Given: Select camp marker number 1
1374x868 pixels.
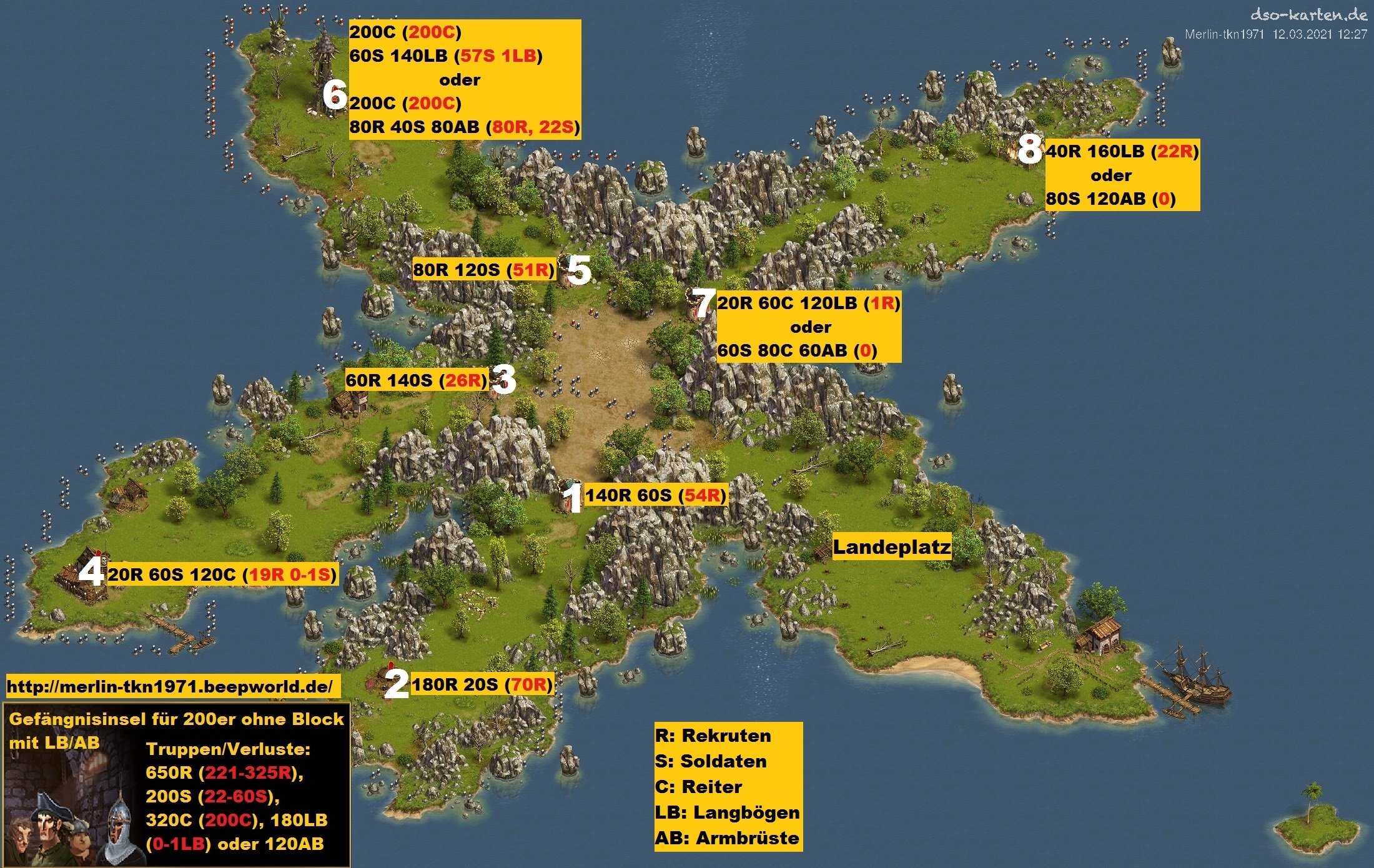Looking at the screenshot, I should point(572,498).
